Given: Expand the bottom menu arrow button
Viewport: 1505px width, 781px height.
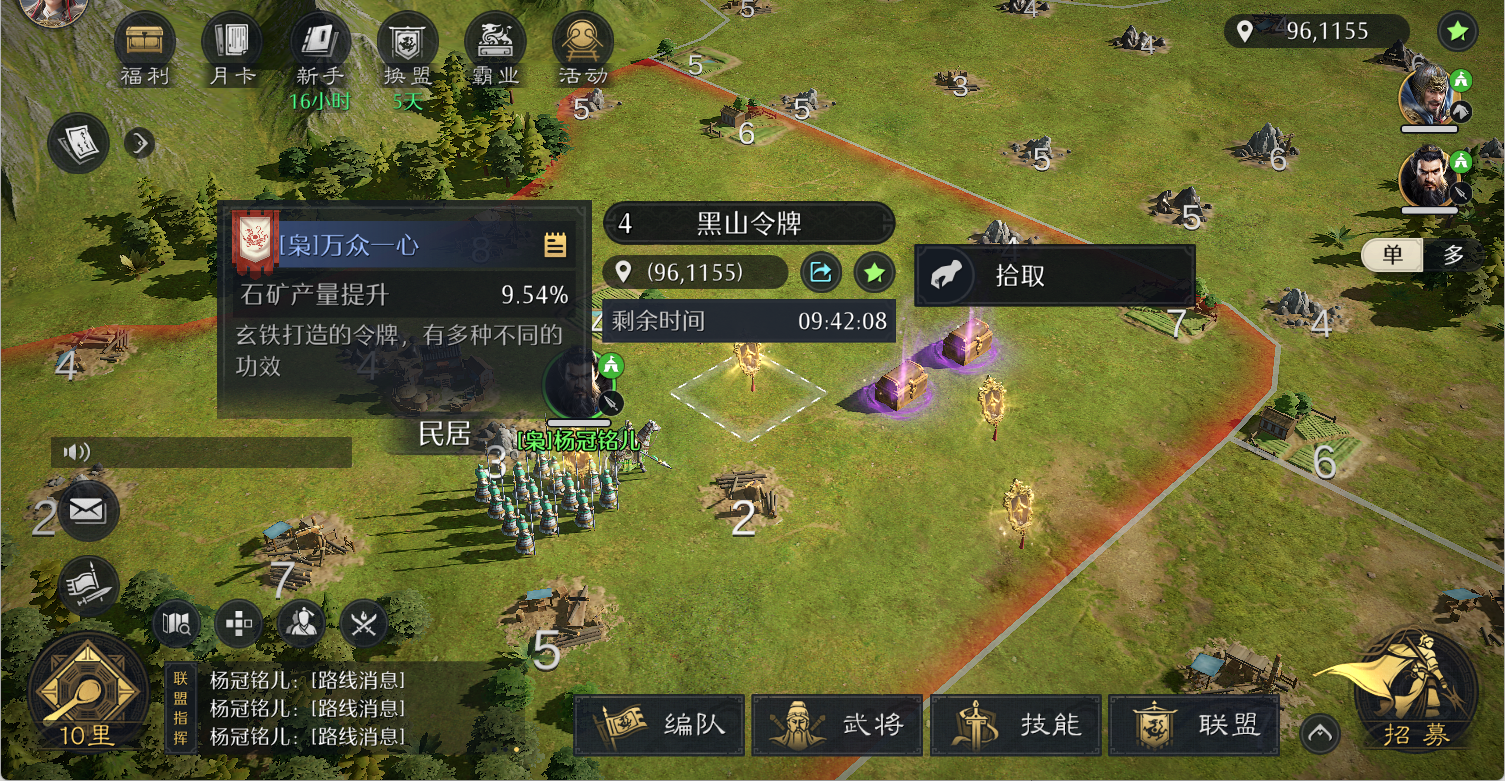Looking at the screenshot, I should (1320, 735).
